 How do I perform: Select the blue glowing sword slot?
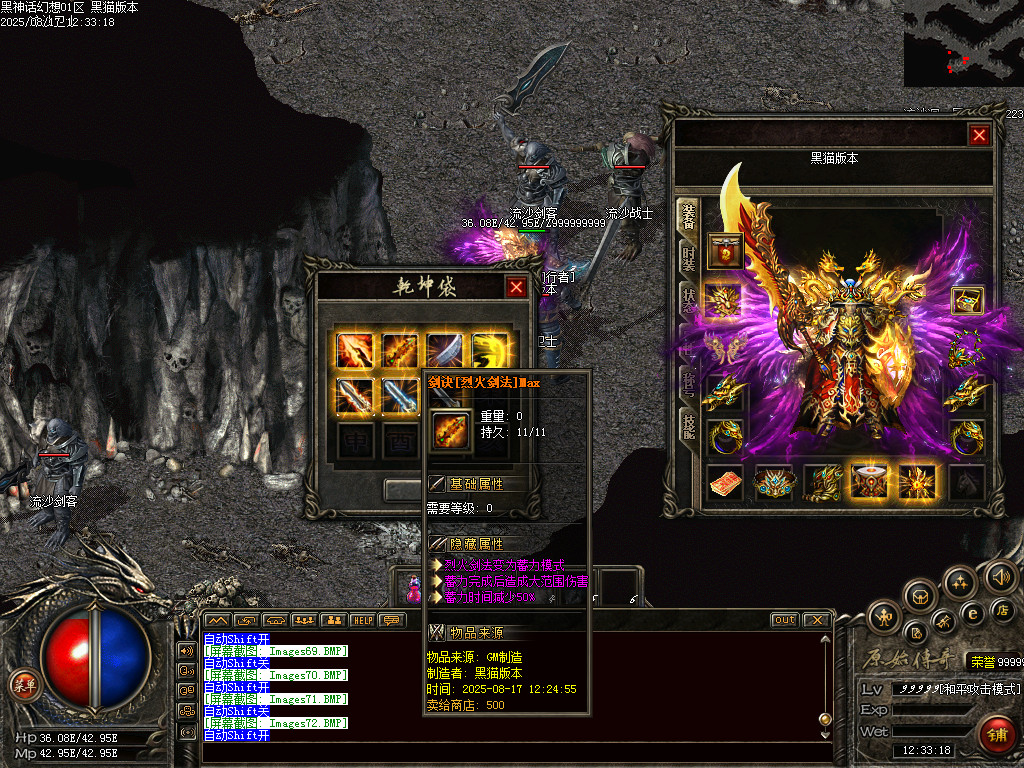(400, 396)
